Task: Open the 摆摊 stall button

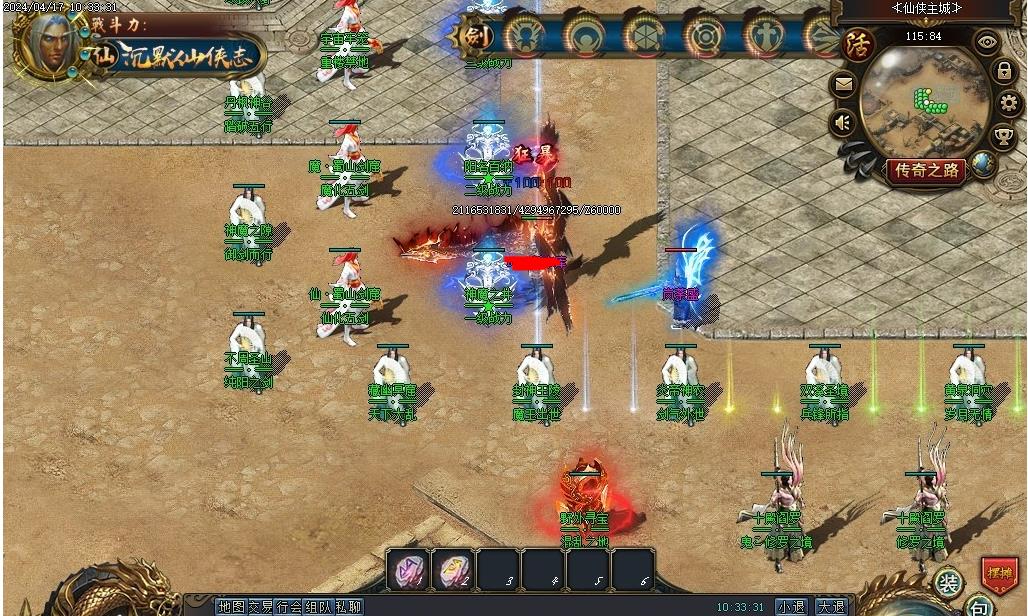Action: coord(998,575)
